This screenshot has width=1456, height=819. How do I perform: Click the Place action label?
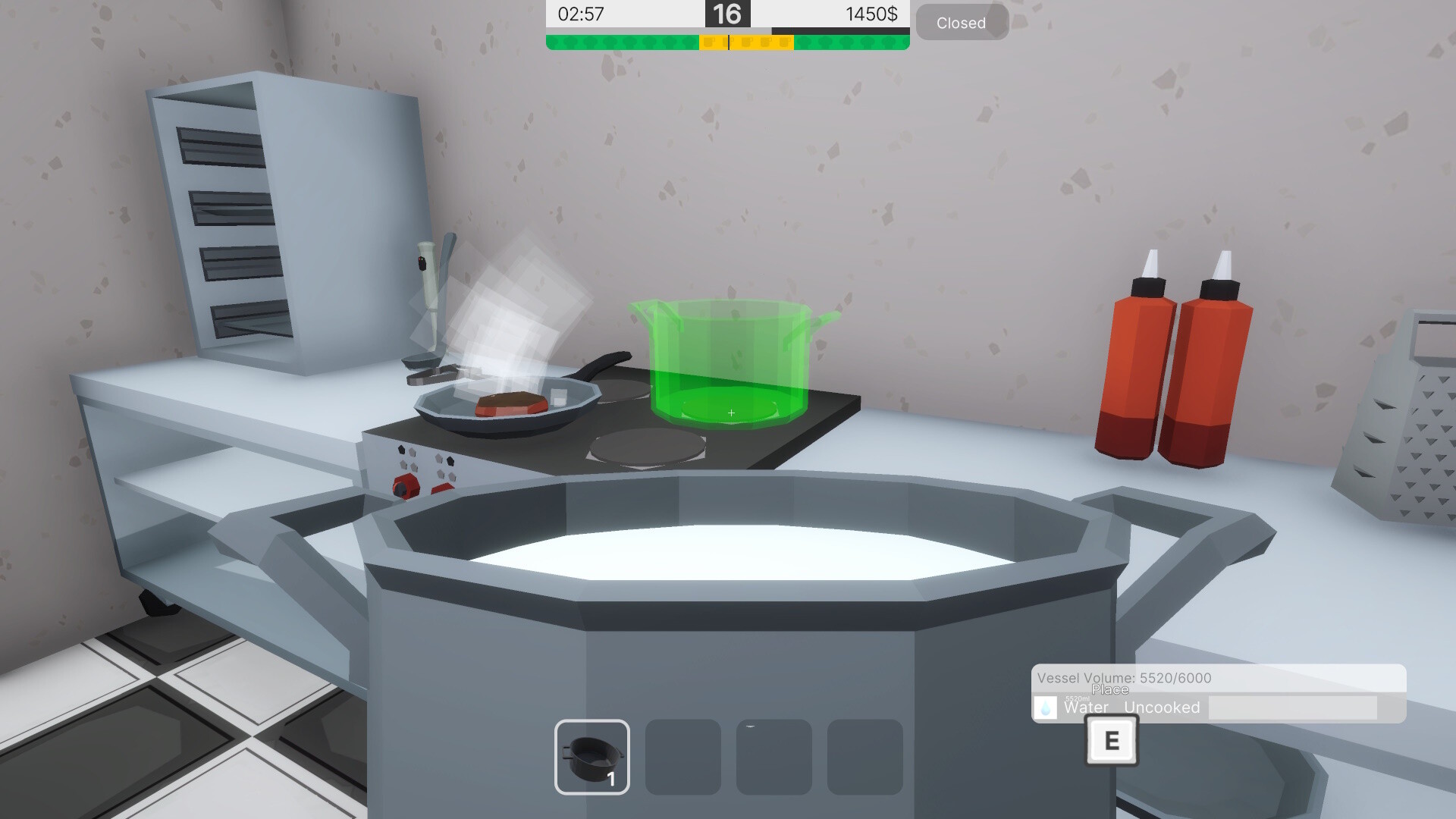[1109, 690]
